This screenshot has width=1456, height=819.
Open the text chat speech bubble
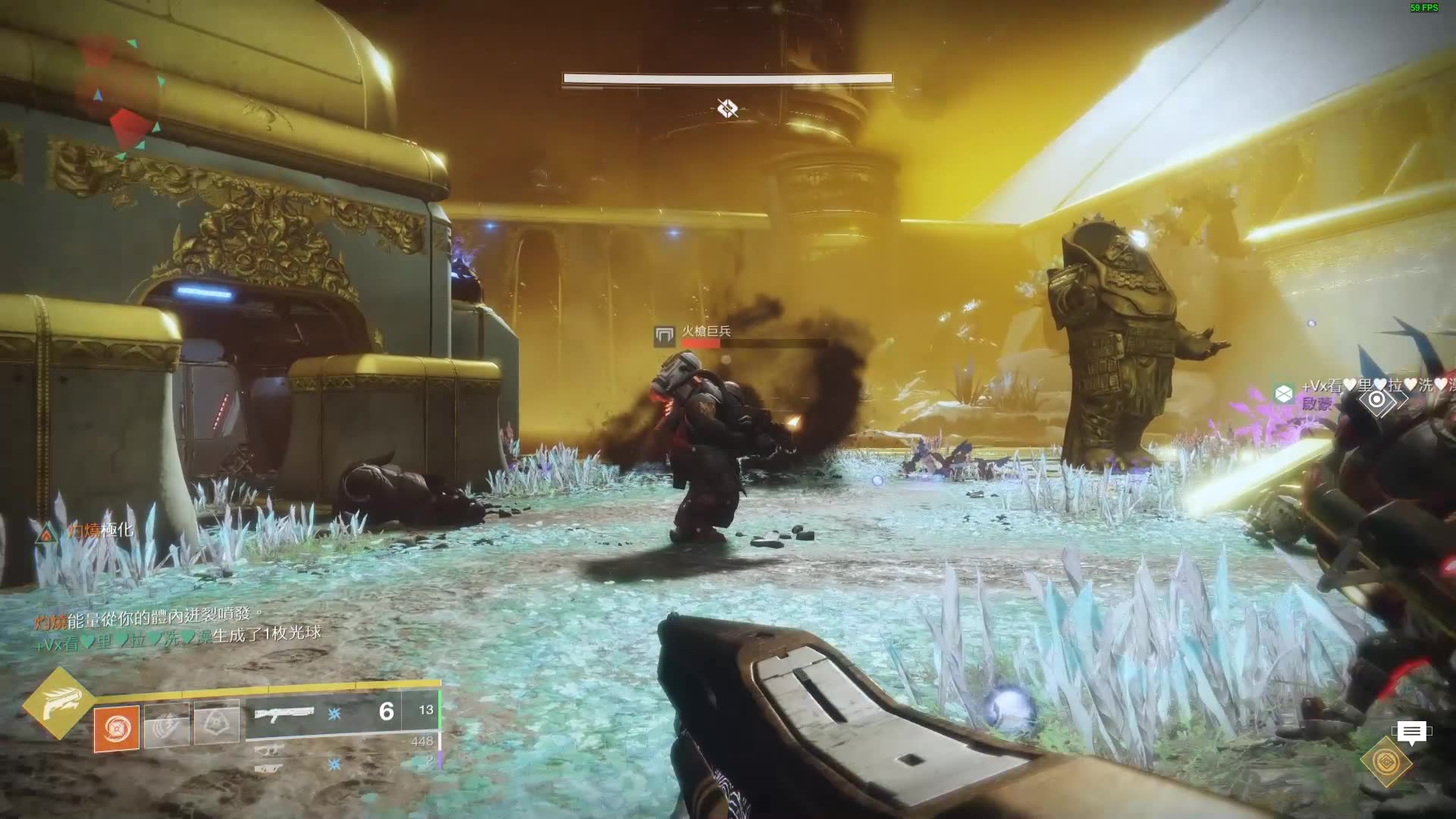point(1410,733)
